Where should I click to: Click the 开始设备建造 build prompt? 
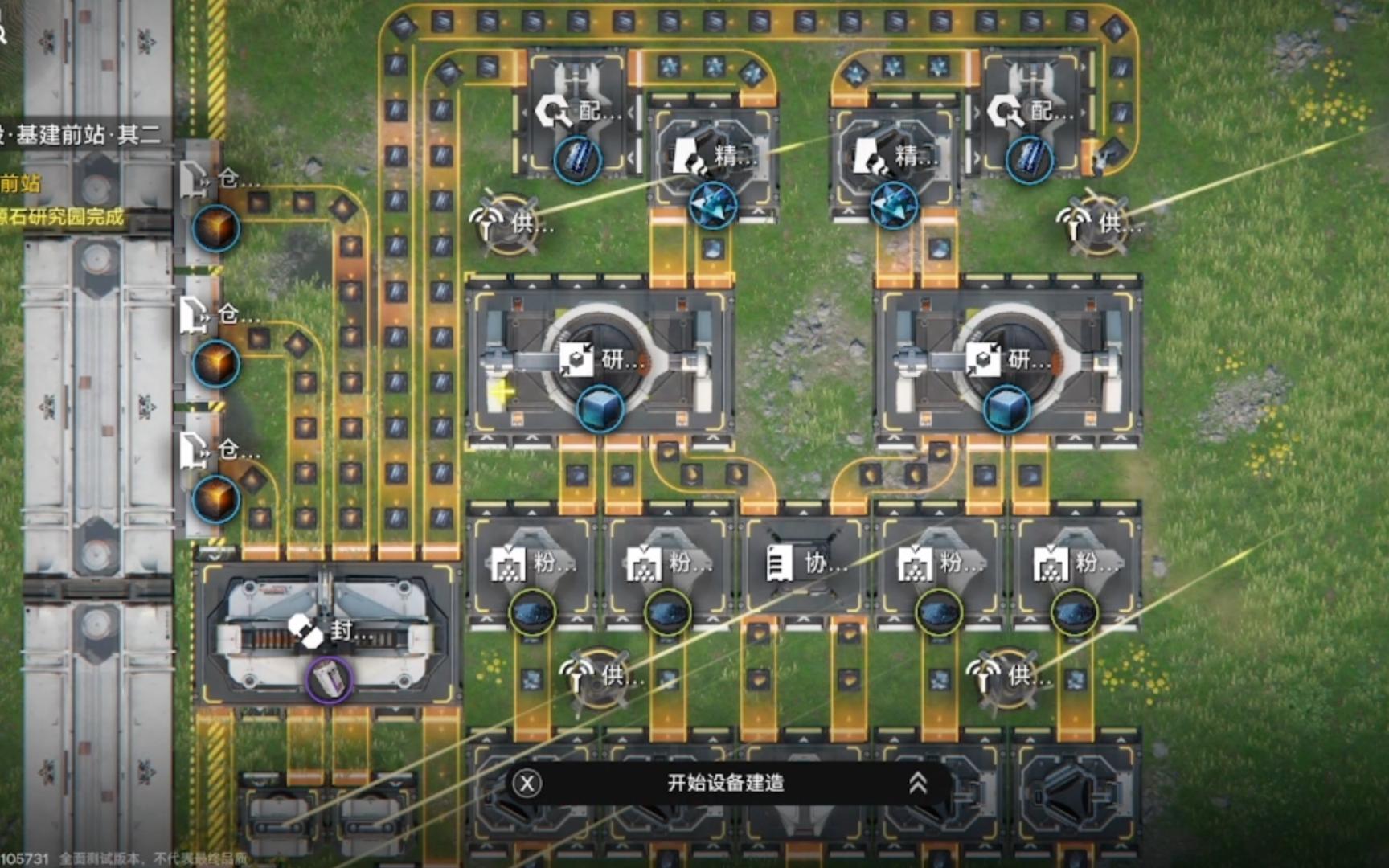click(x=725, y=783)
